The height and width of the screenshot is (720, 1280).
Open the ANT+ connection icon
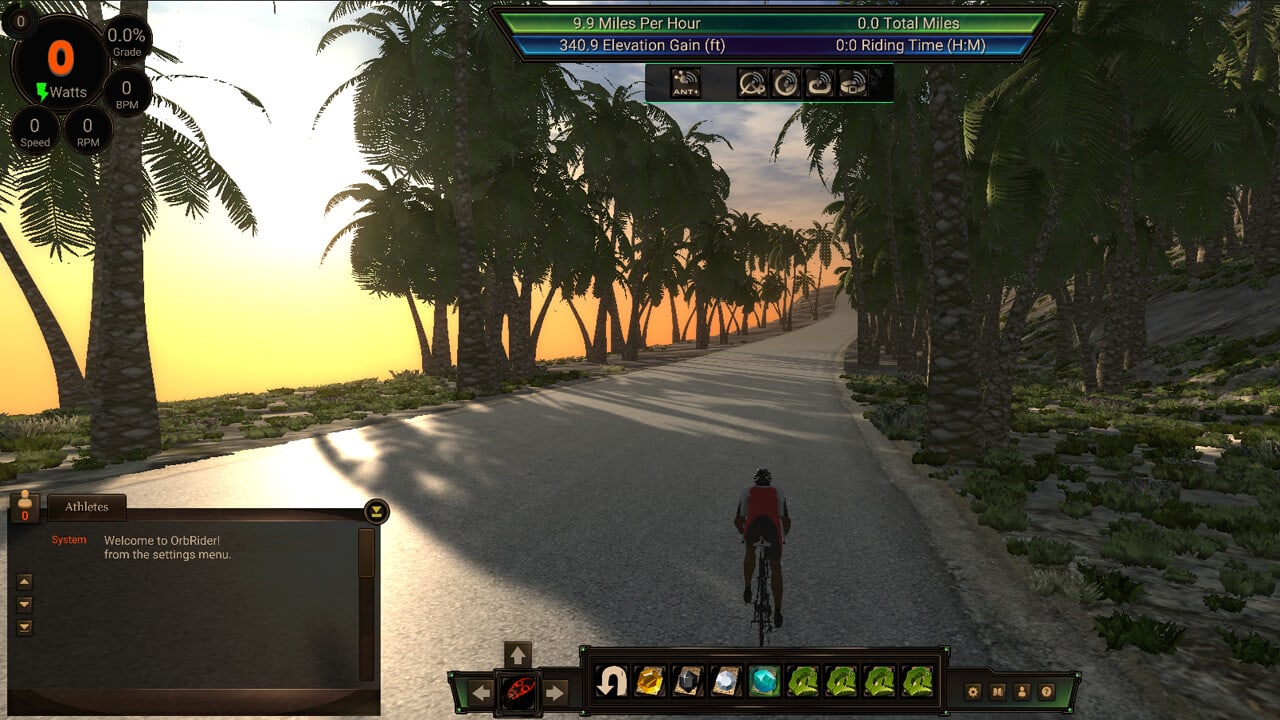pyautogui.click(x=686, y=83)
